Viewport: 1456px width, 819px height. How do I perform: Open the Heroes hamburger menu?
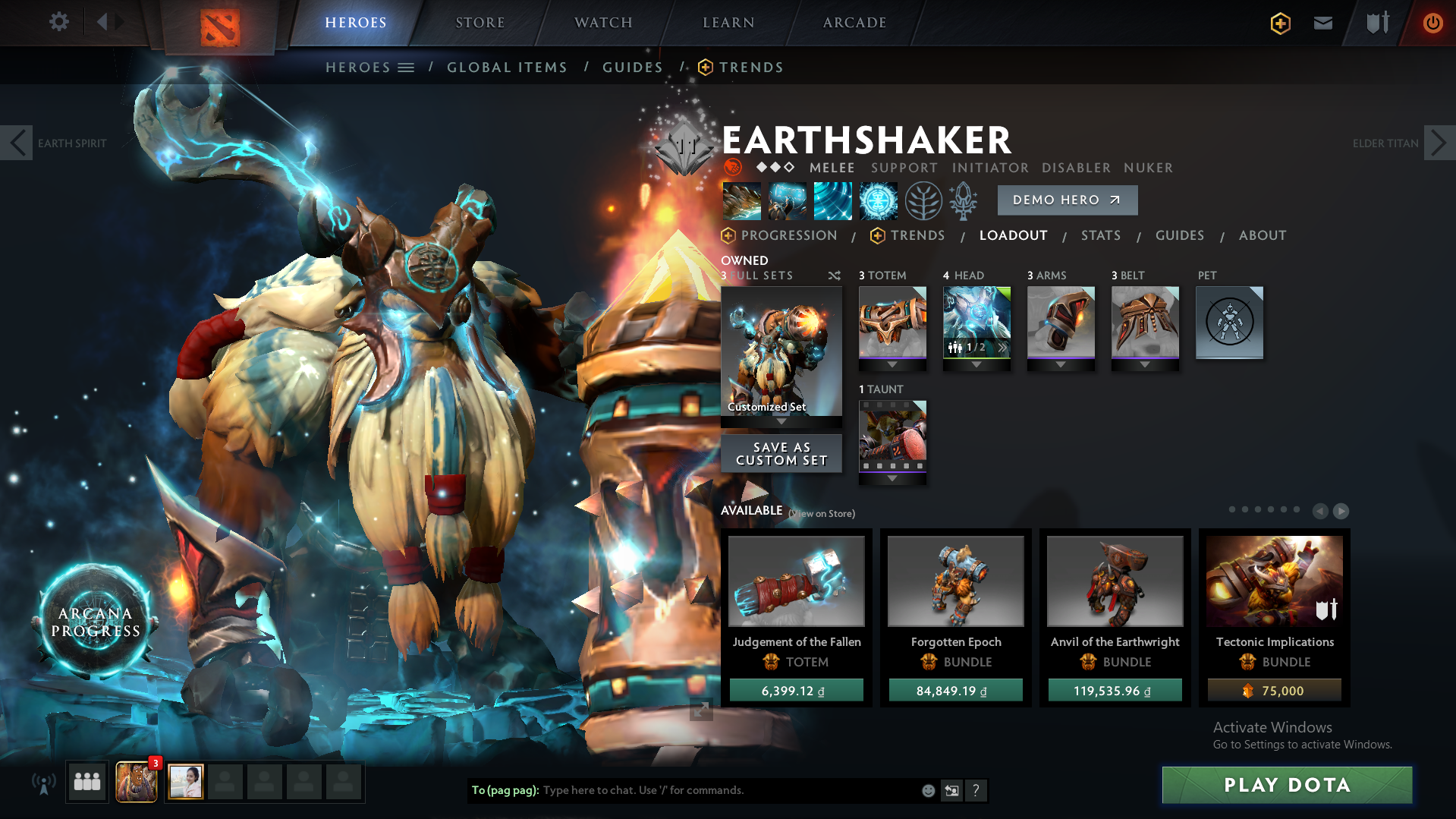pyautogui.click(x=406, y=67)
